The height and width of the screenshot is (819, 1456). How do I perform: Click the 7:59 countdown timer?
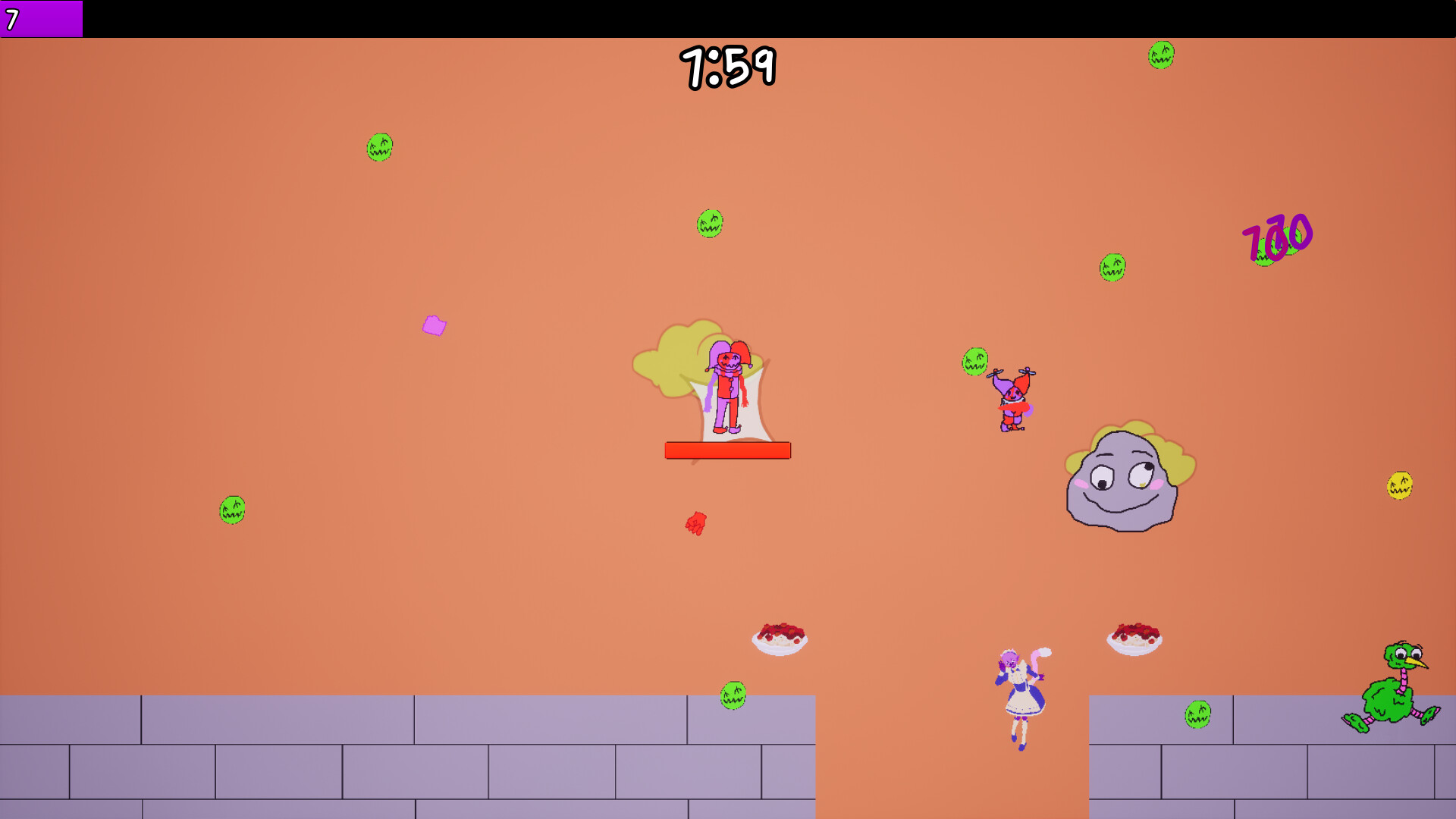730,67
